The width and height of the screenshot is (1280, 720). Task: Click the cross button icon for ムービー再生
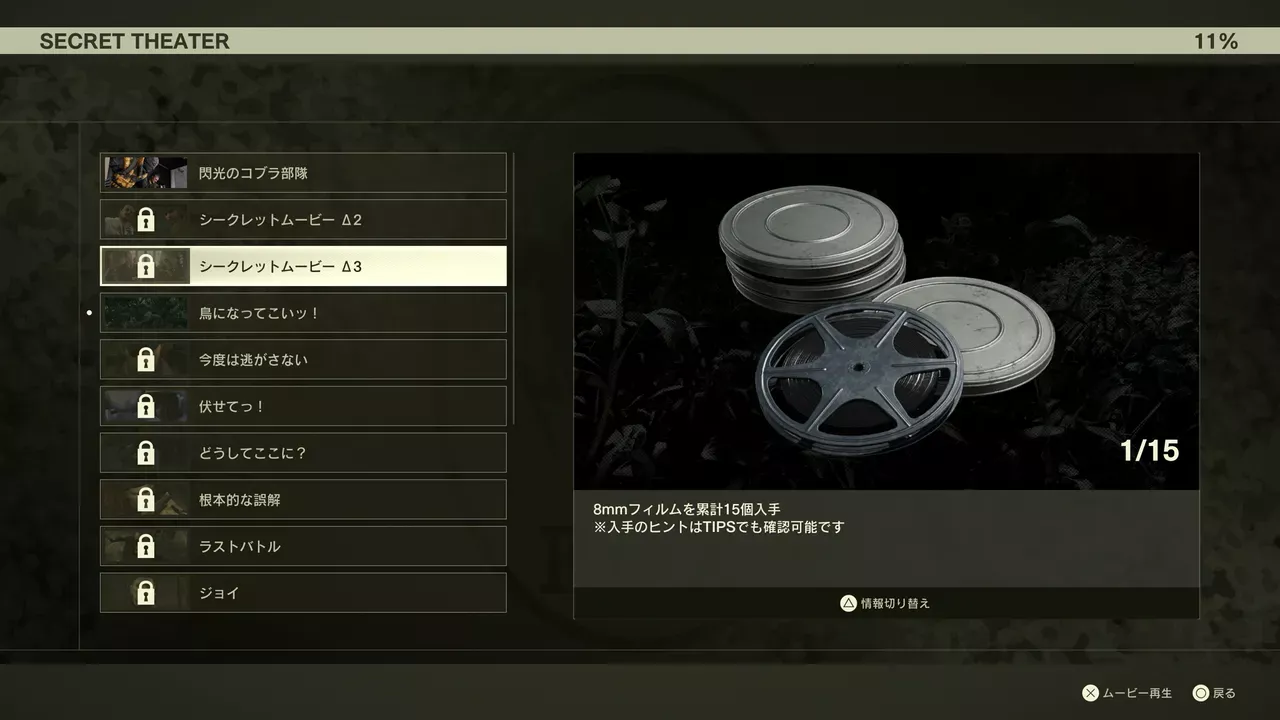pyautogui.click(x=1090, y=691)
